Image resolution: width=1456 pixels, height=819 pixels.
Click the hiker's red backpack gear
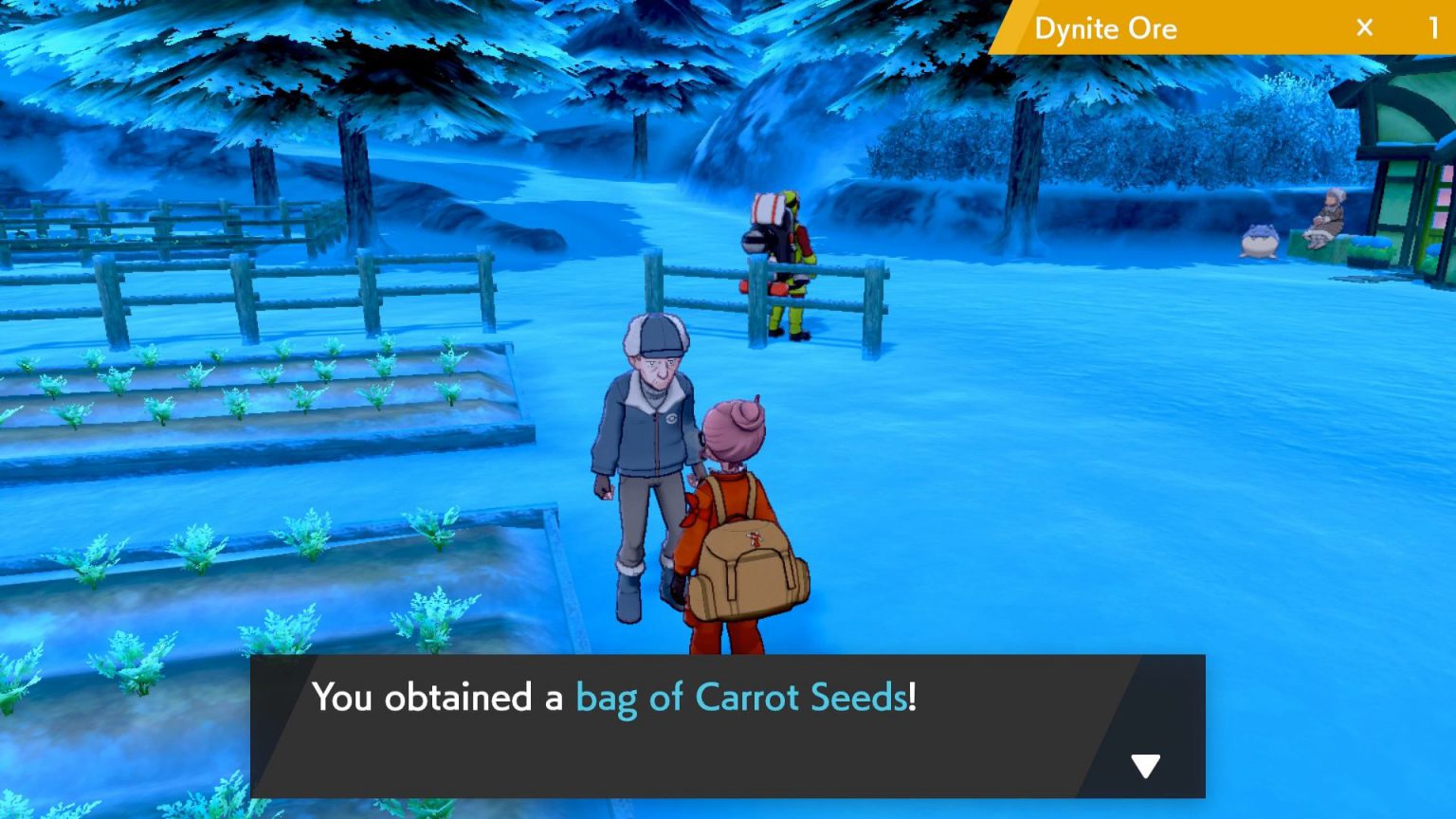[x=770, y=218]
